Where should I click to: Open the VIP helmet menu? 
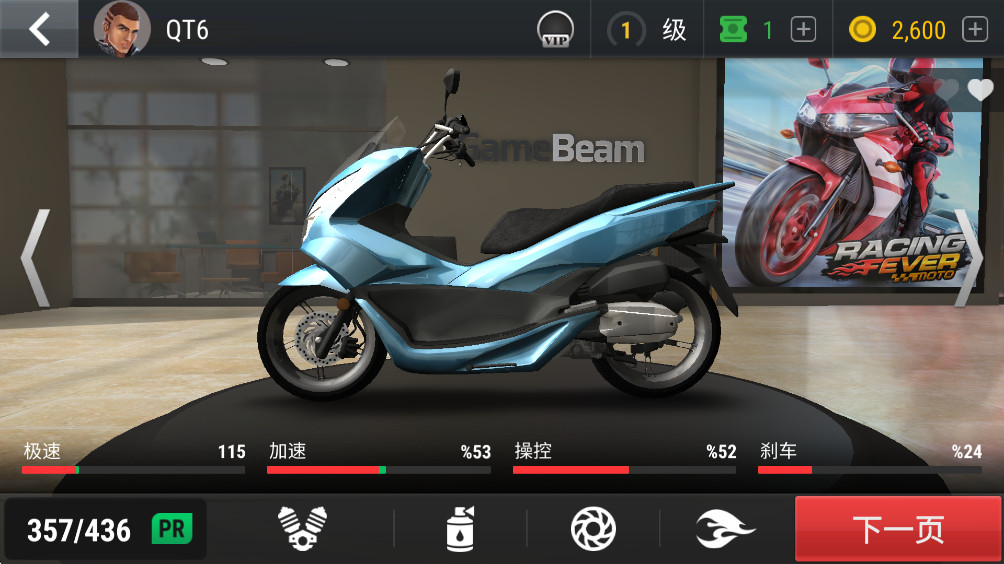554,29
